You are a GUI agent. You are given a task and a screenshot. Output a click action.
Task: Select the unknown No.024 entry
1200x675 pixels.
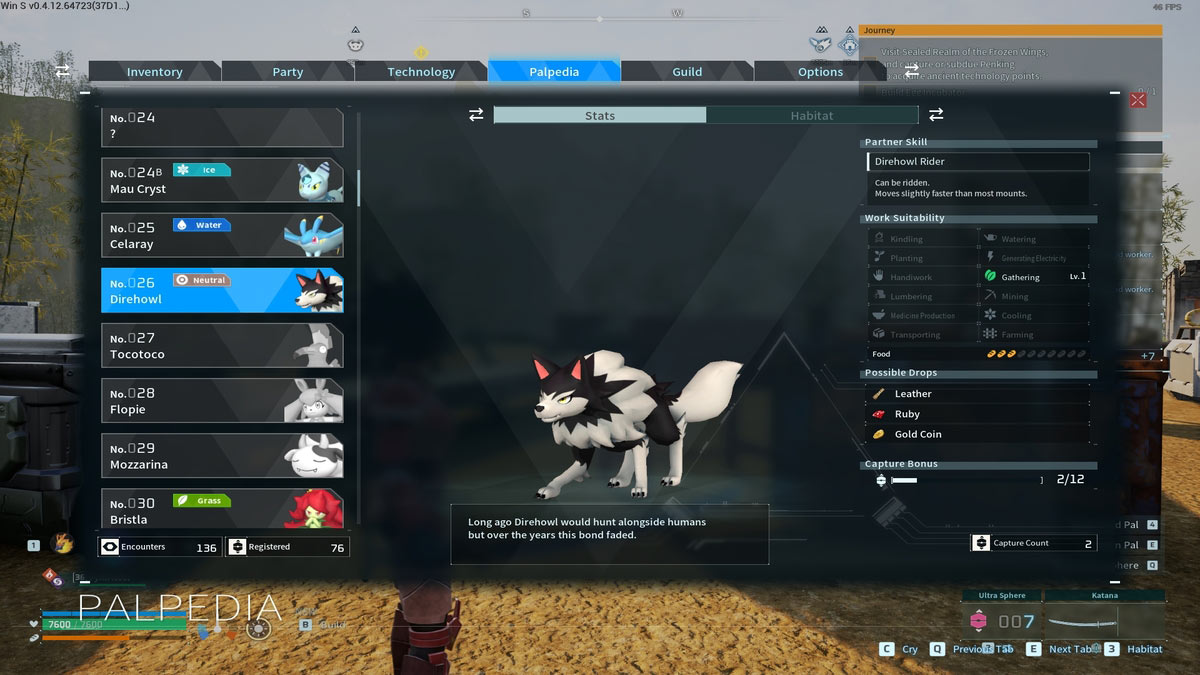click(x=222, y=128)
